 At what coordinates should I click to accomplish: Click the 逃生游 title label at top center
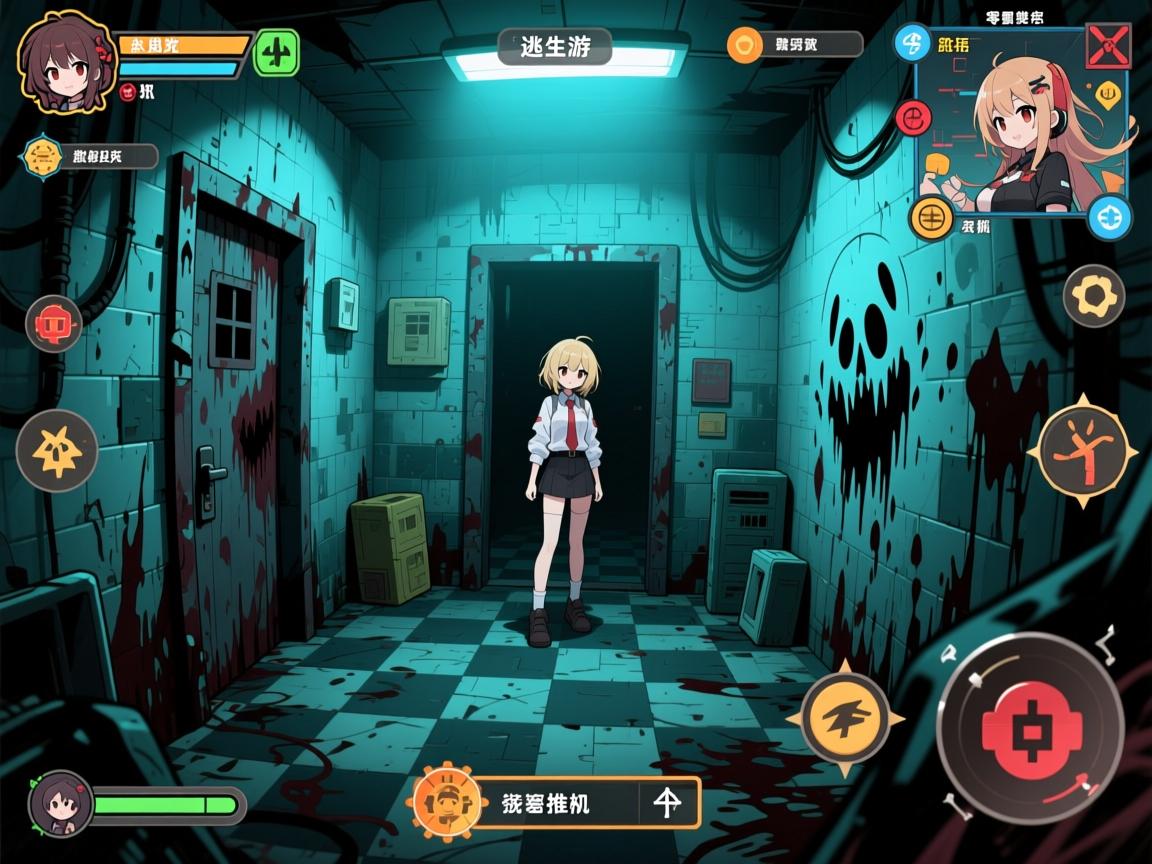[x=555, y=46]
